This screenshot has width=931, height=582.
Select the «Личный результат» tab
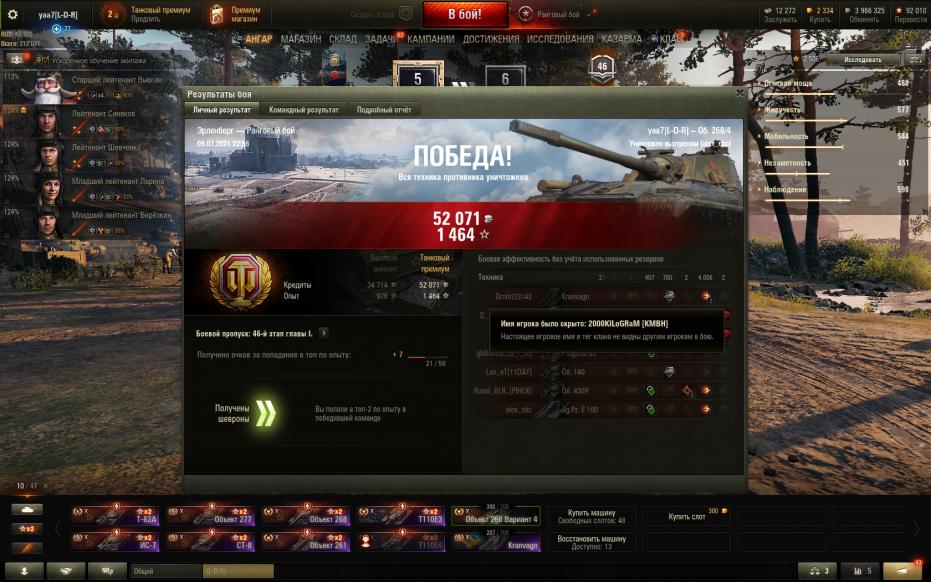[x=221, y=110]
